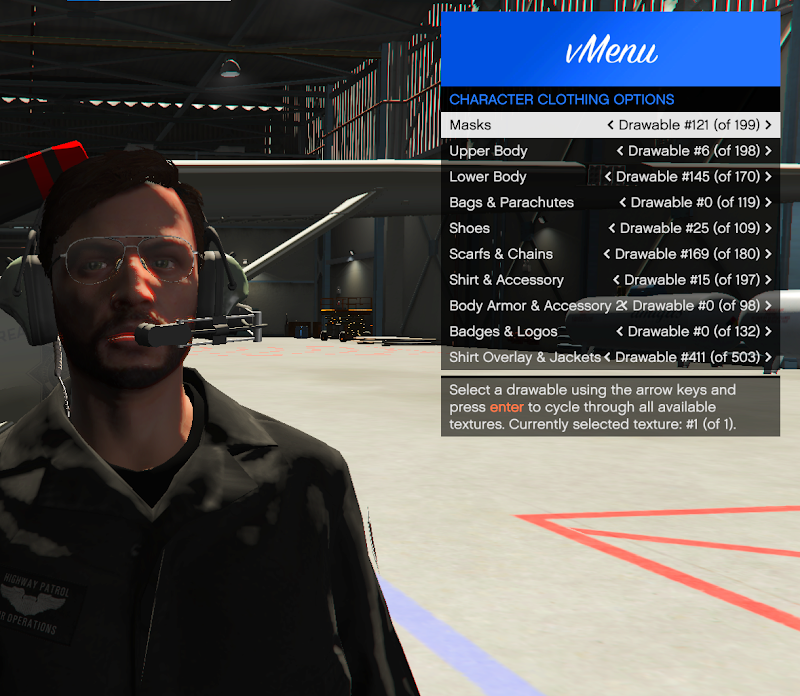Click the right arrow on Shirt Overlay & Jackets
800x696 pixels.
[x=768, y=357]
